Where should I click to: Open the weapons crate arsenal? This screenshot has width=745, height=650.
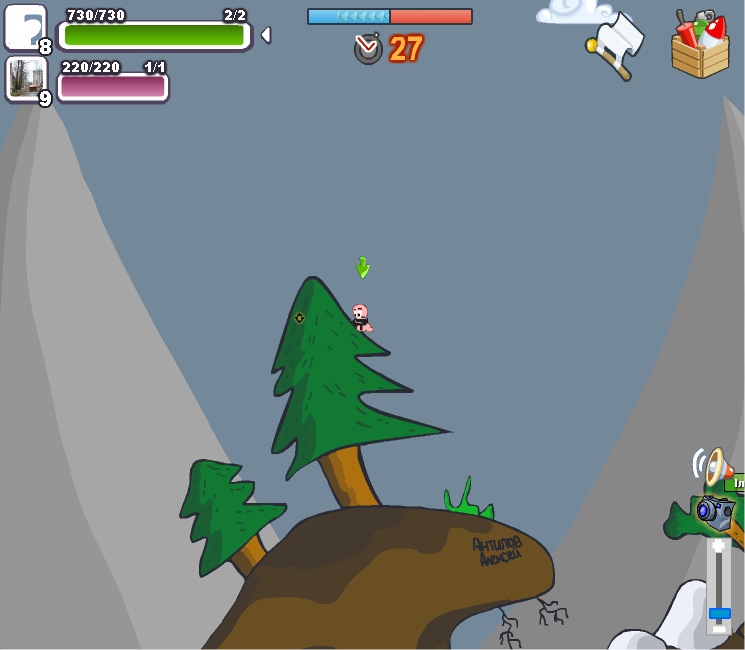point(700,45)
